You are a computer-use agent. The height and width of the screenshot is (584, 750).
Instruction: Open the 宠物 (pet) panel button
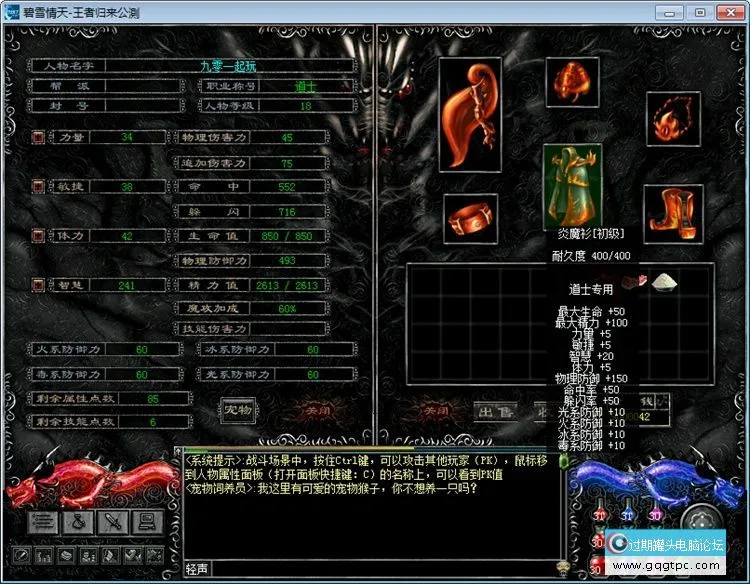(237, 410)
